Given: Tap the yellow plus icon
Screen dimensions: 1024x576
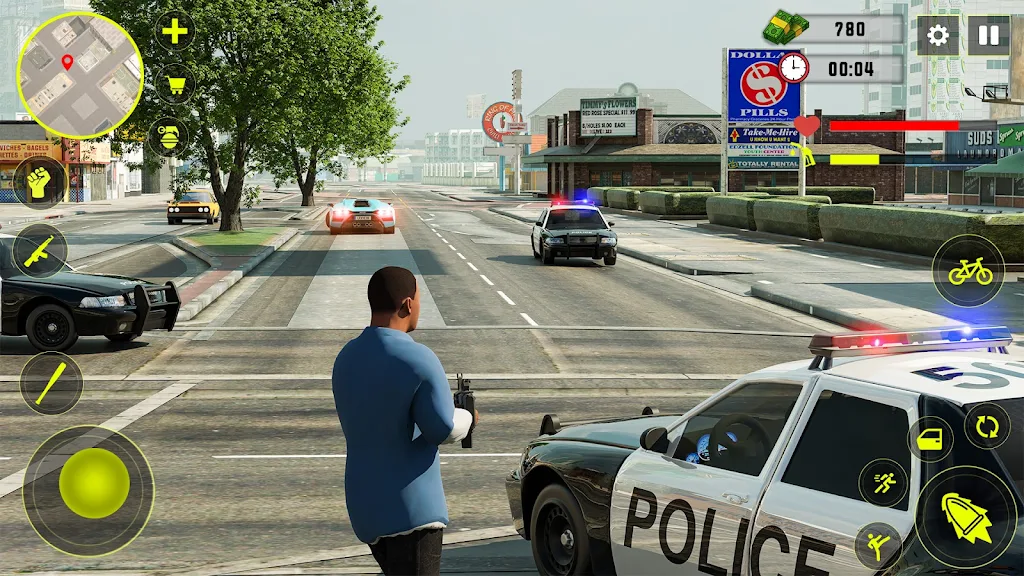Looking at the screenshot, I should (x=175, y=31).
